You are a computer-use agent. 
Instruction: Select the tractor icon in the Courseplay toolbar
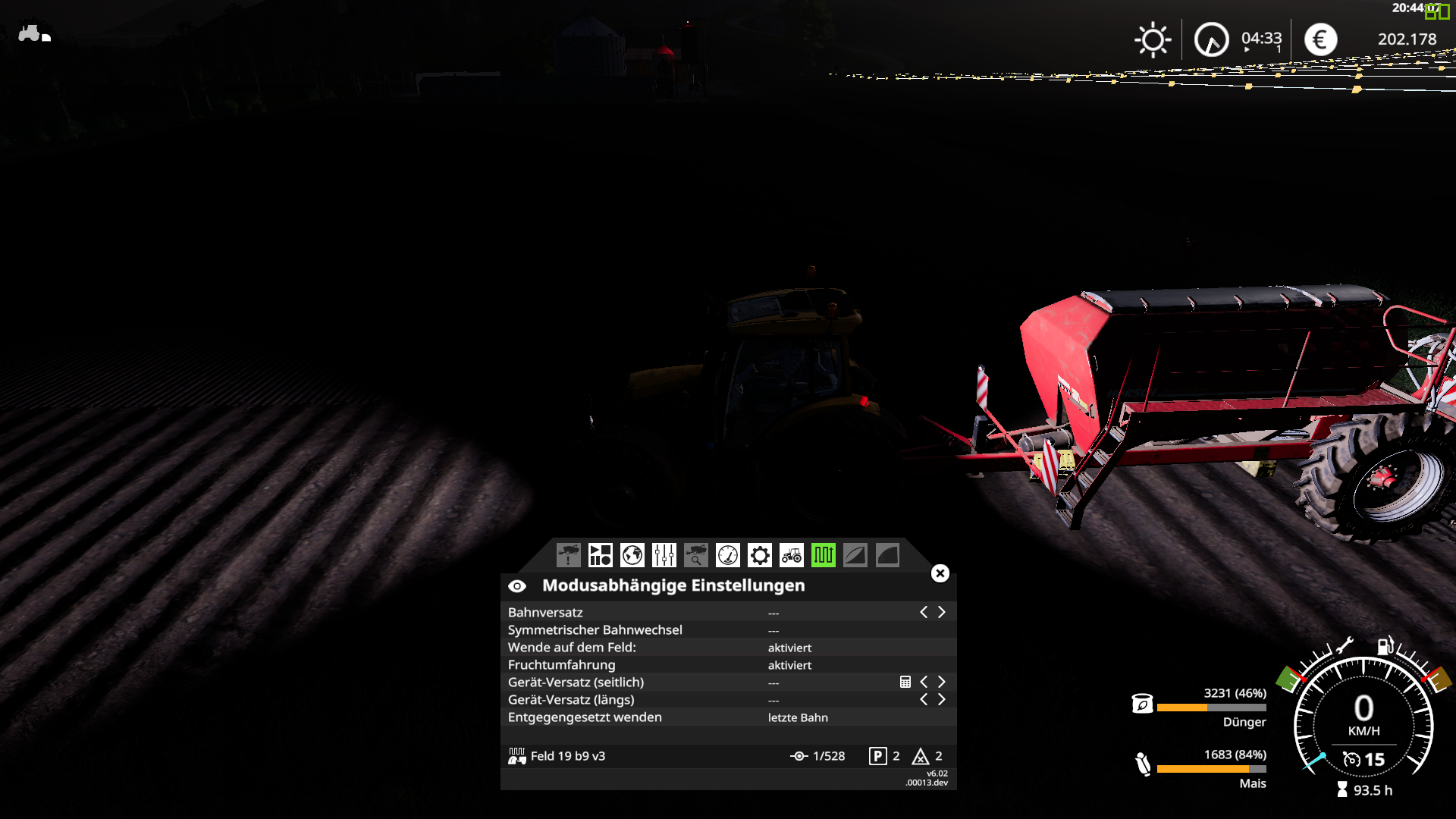pos(791,556)
